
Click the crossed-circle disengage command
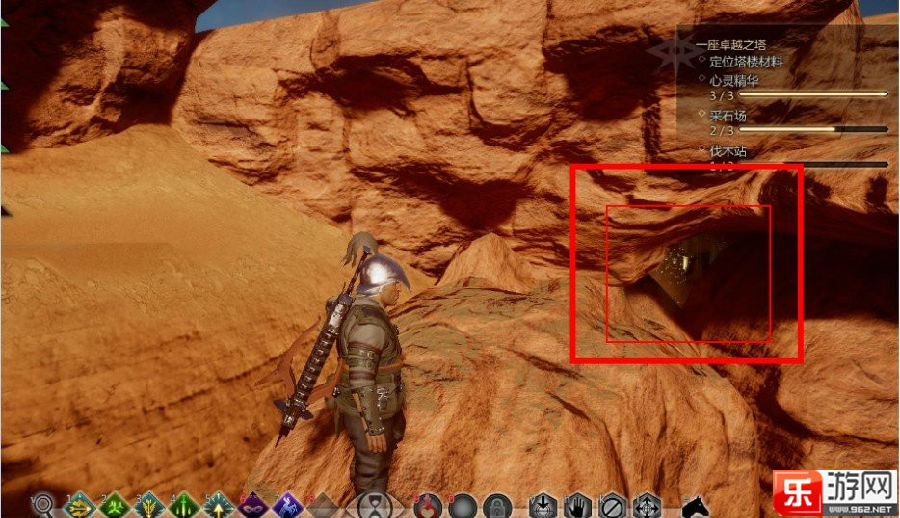pos(612,505)
